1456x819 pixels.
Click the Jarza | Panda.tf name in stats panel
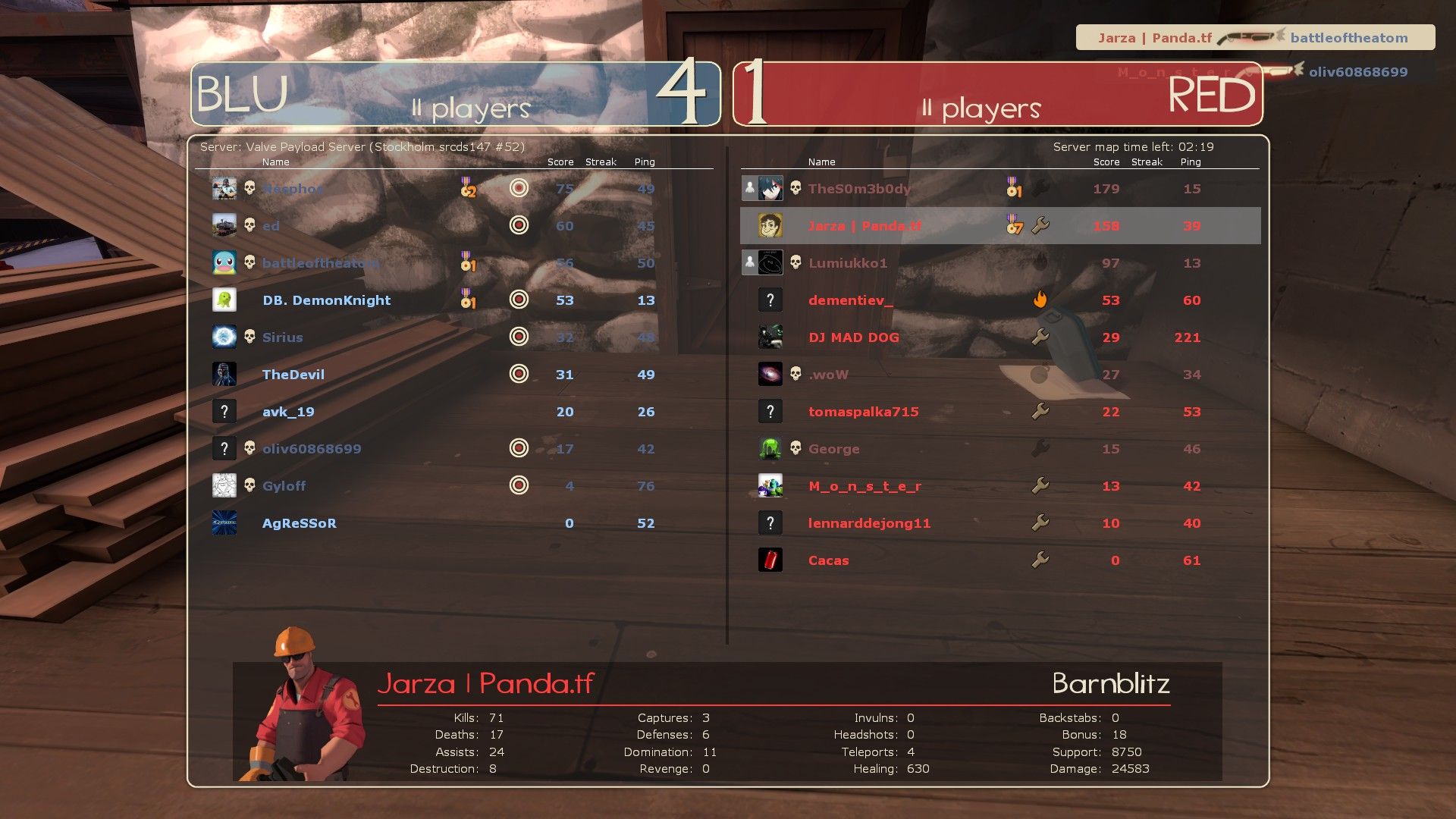tap(485, 683)
